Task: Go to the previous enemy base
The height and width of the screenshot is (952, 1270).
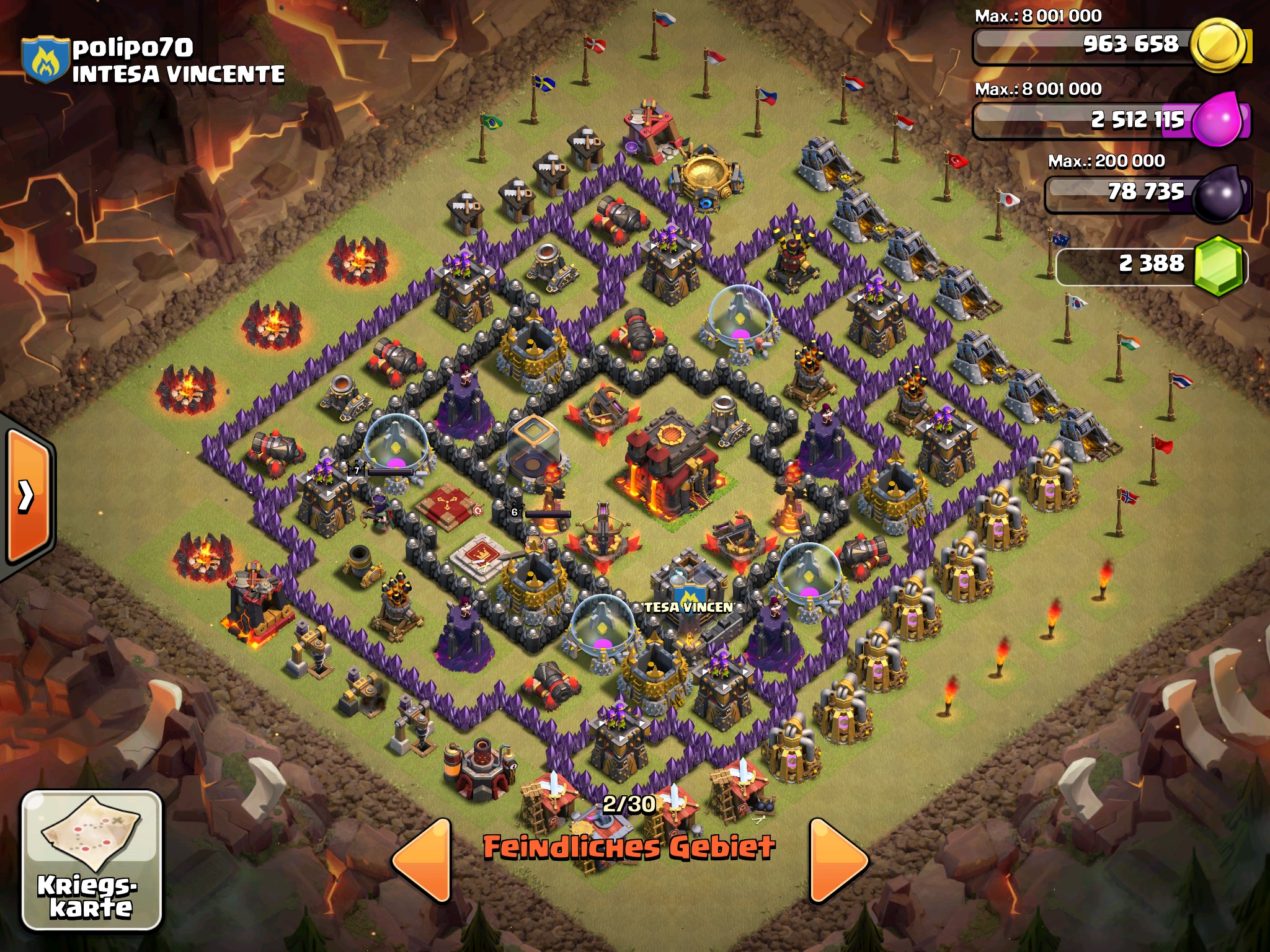Action: (x=423, y=859)
